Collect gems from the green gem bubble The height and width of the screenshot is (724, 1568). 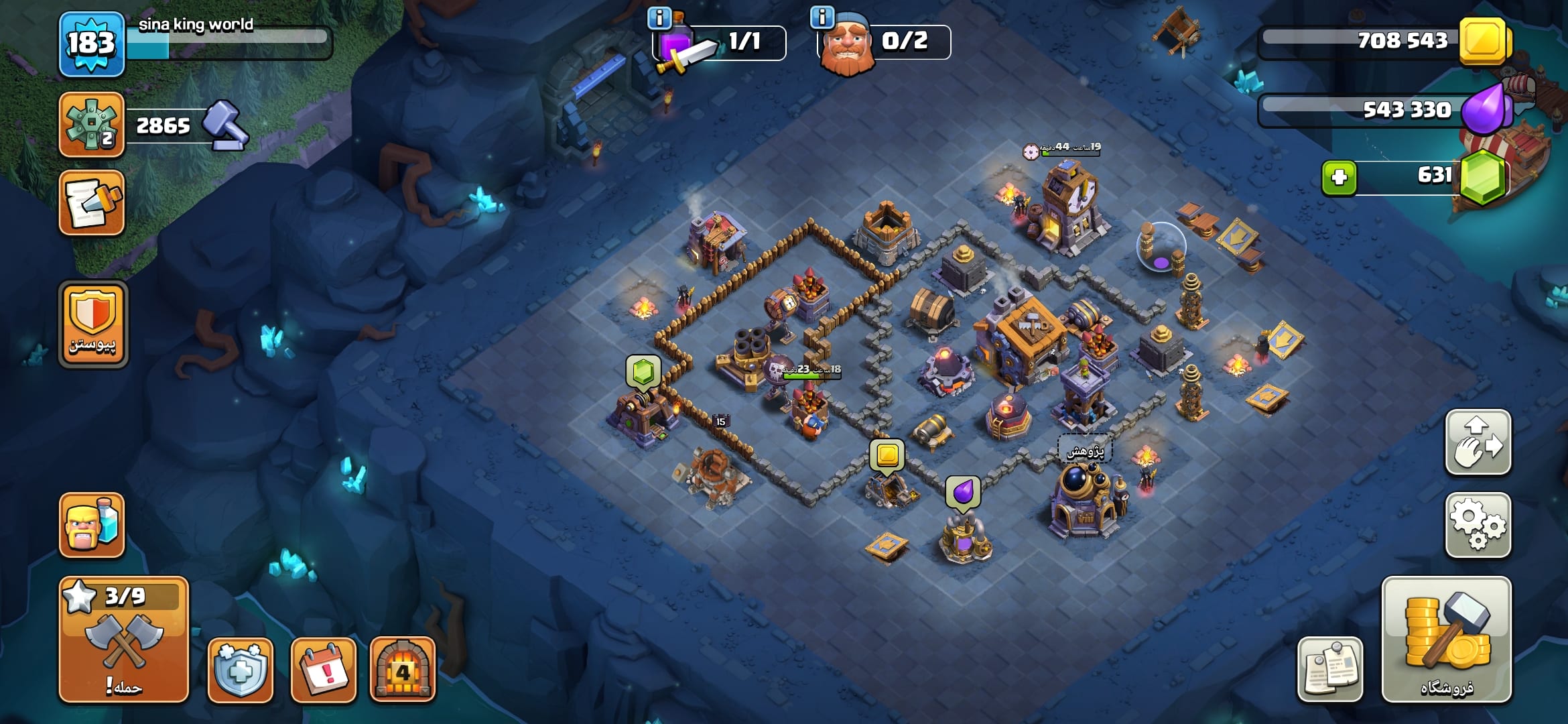643,371
